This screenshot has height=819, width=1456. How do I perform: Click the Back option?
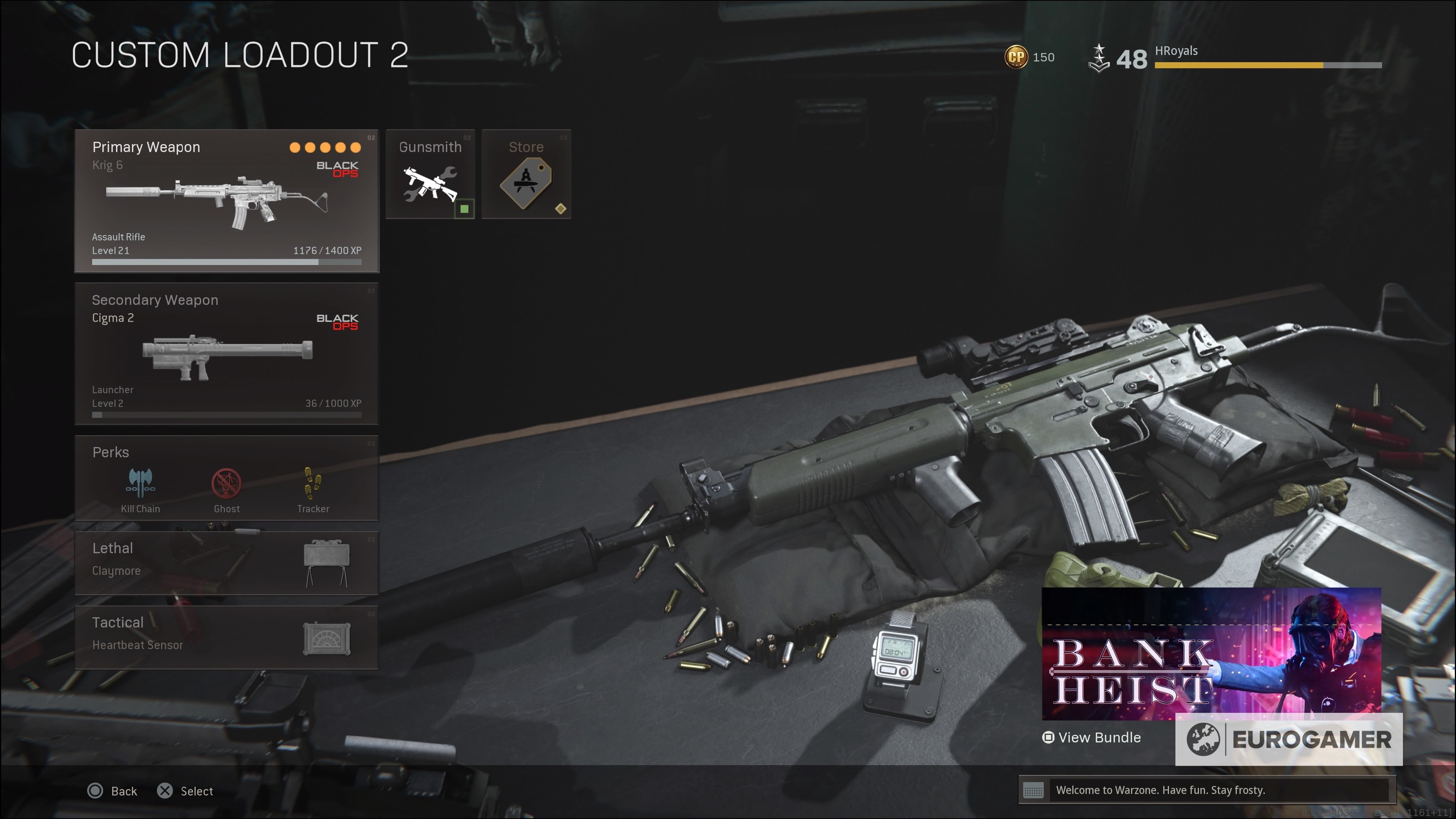coord(113,791)
